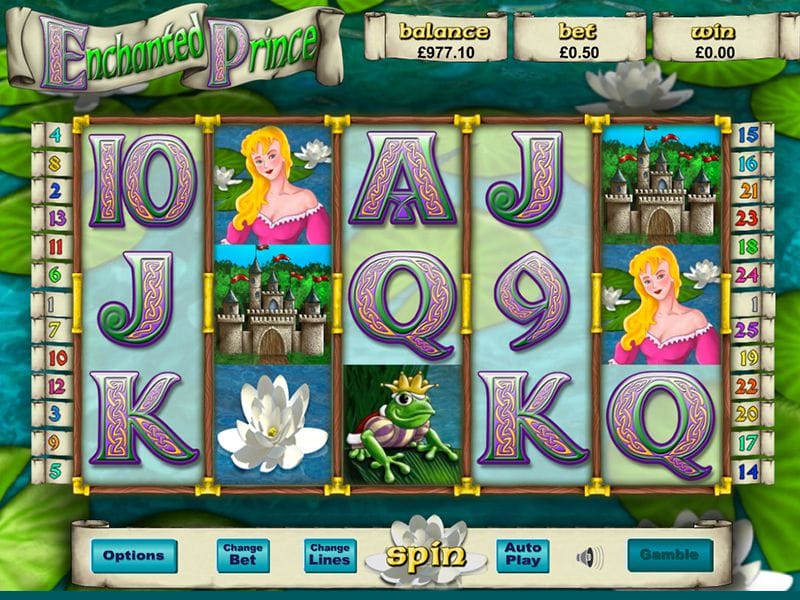
Task: Show payline number 5 marker
Action: tap(54, 468)
